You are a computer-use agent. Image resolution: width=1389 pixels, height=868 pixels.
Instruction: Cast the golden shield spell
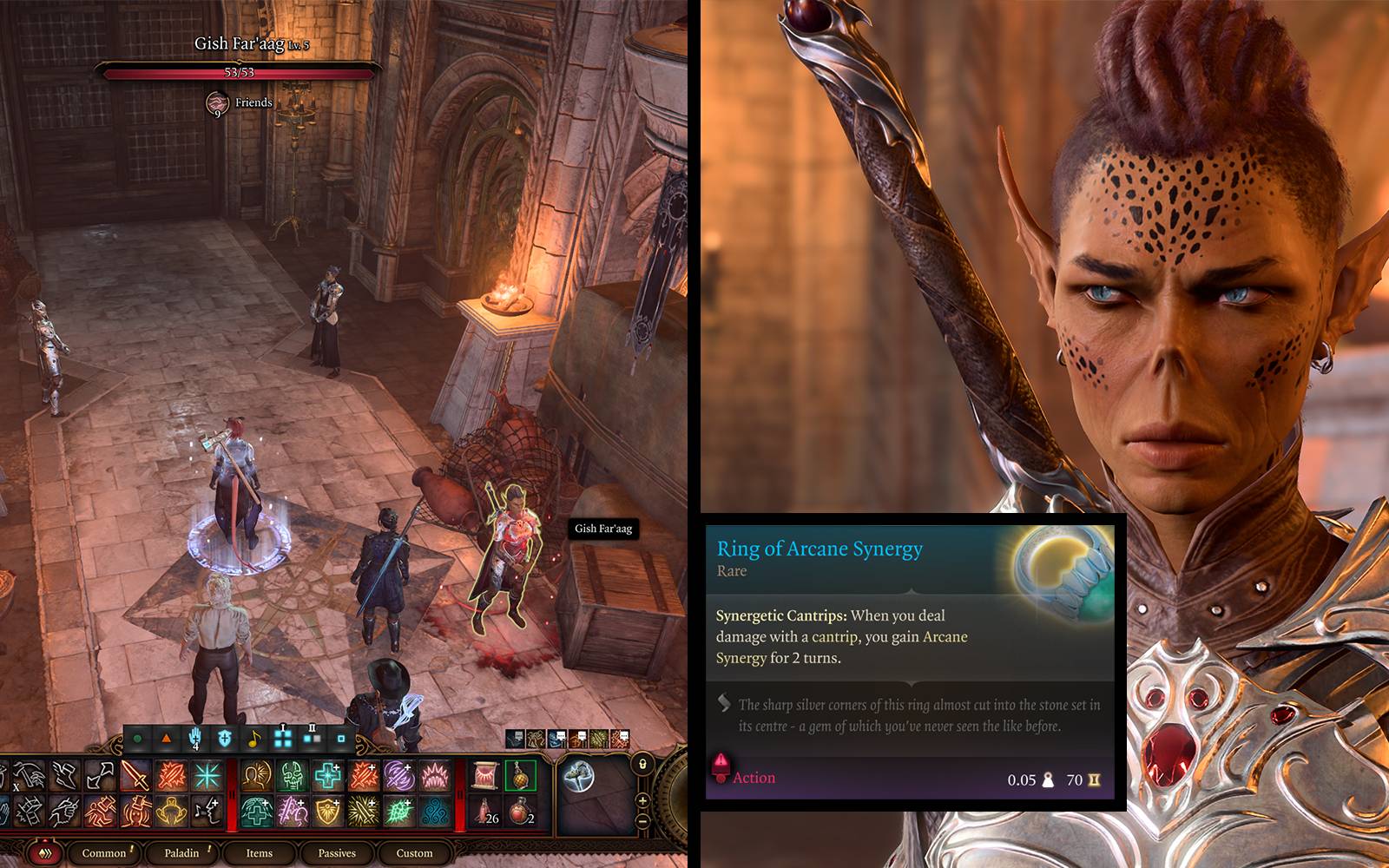click(x=327, y=812)
